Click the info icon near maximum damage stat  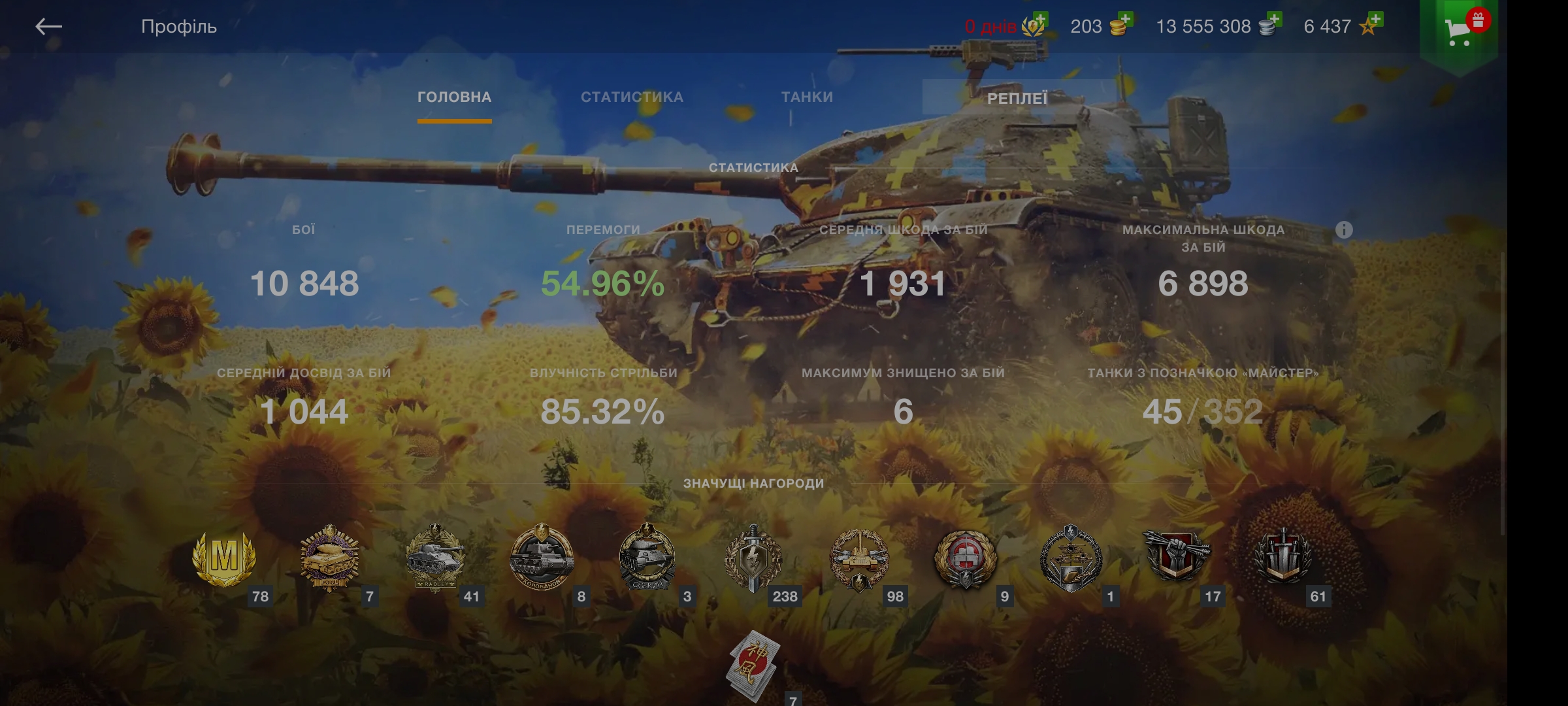tap(1344, 230)
